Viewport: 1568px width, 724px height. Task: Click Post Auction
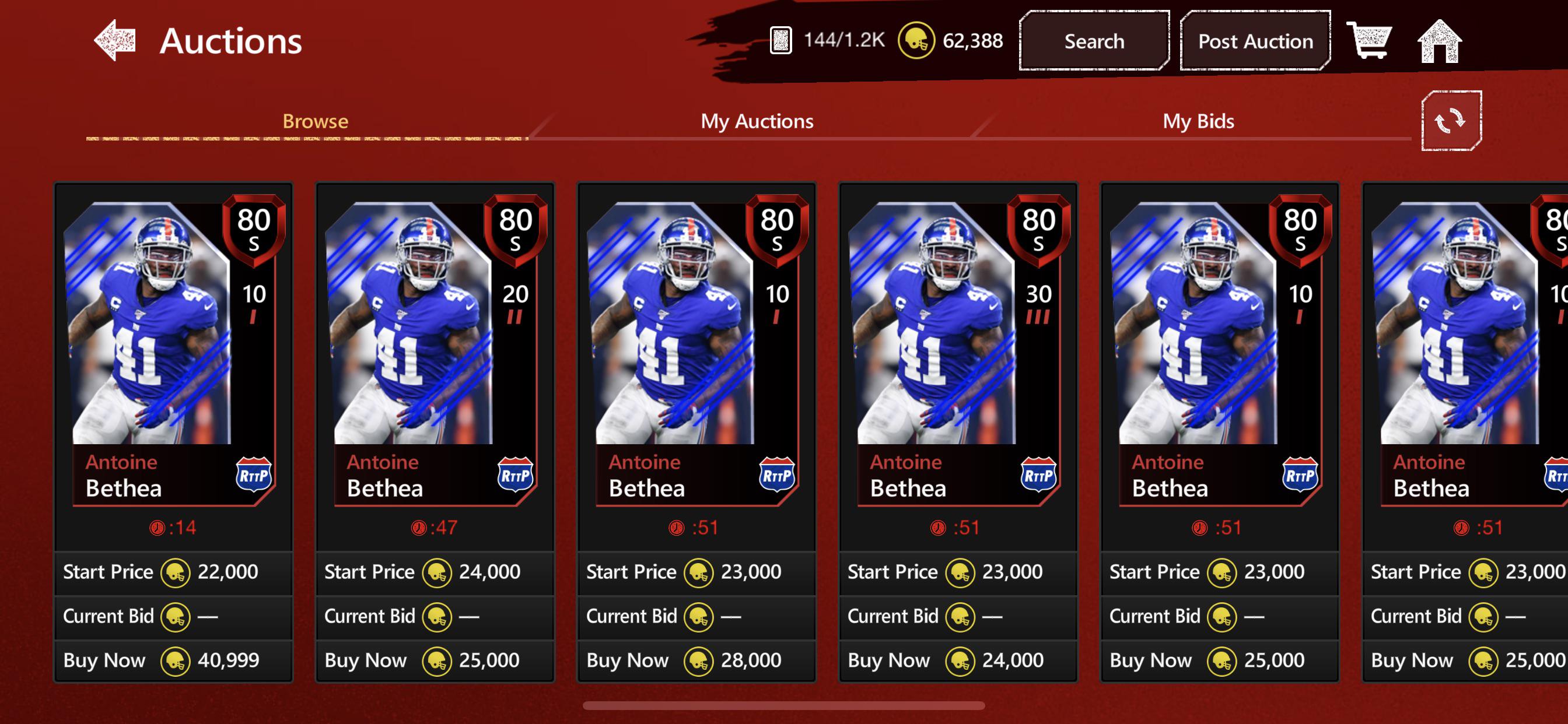click(1255, 41)
